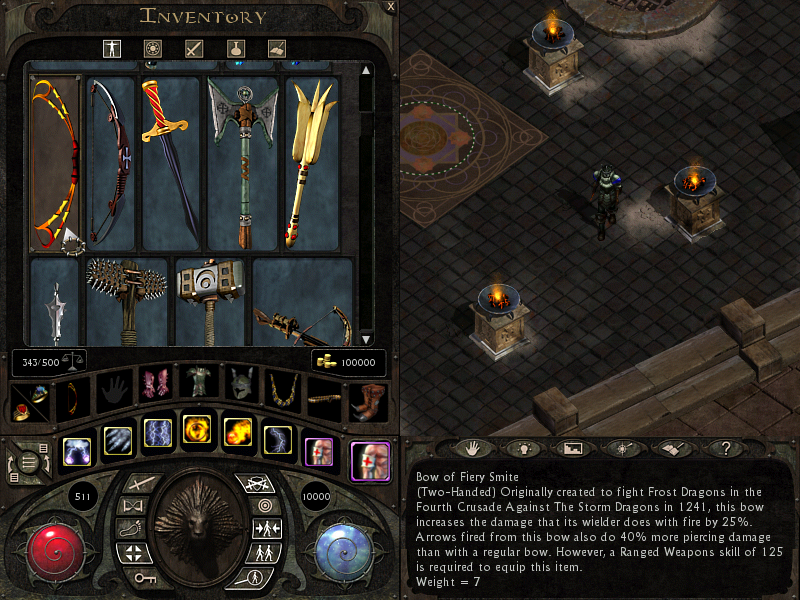Open the help question mark button
The image size is (800, 600).
click(727, 448)
